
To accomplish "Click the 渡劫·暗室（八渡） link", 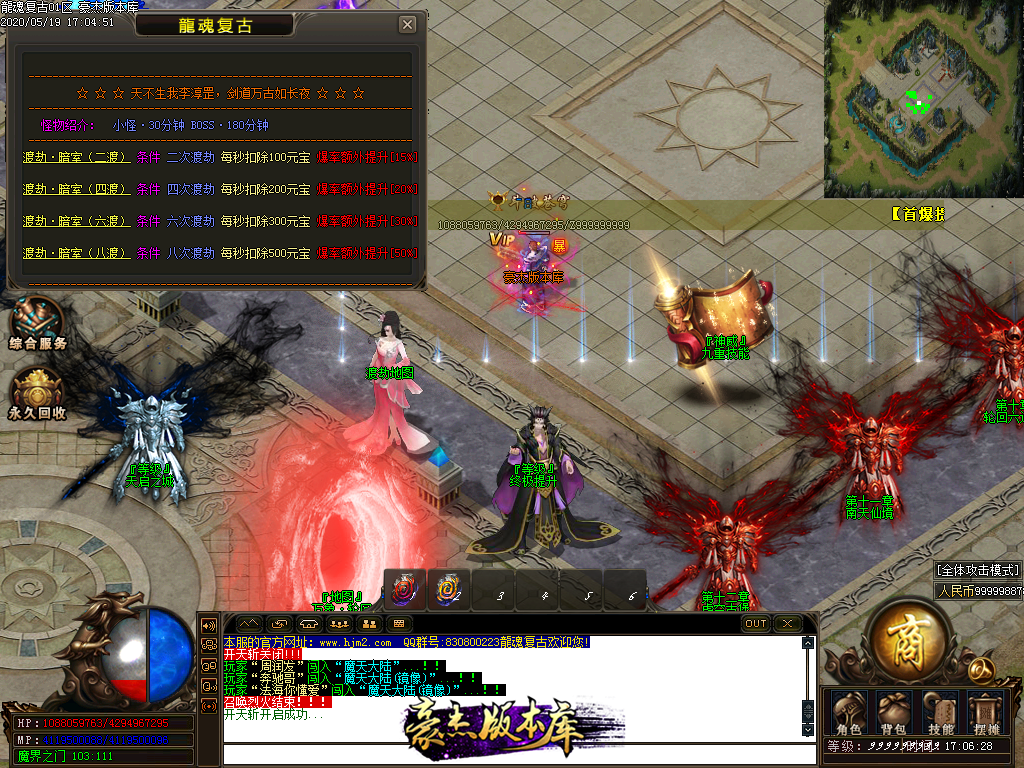I will [76, 253].
